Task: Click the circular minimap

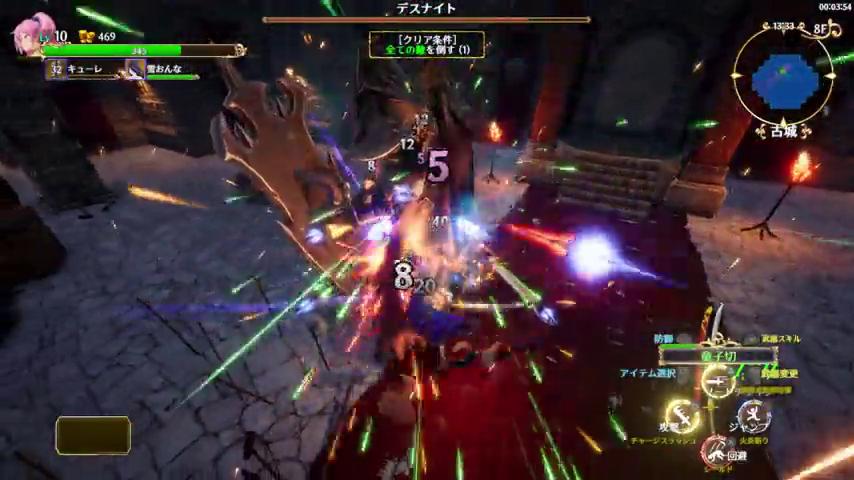Action: click(x=783, y=77)
